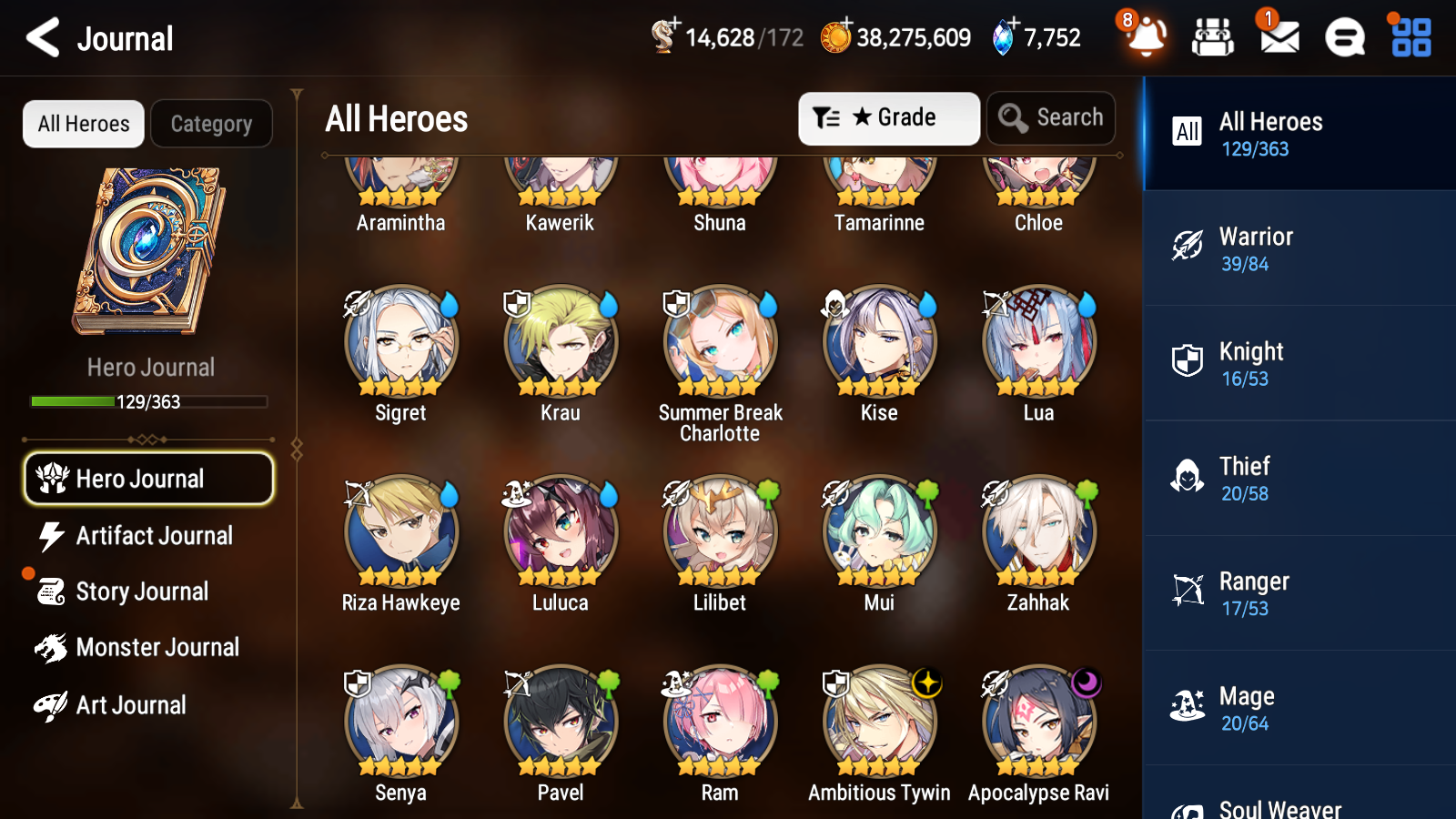Open the Grade filter dropdown

click(888, 118)
